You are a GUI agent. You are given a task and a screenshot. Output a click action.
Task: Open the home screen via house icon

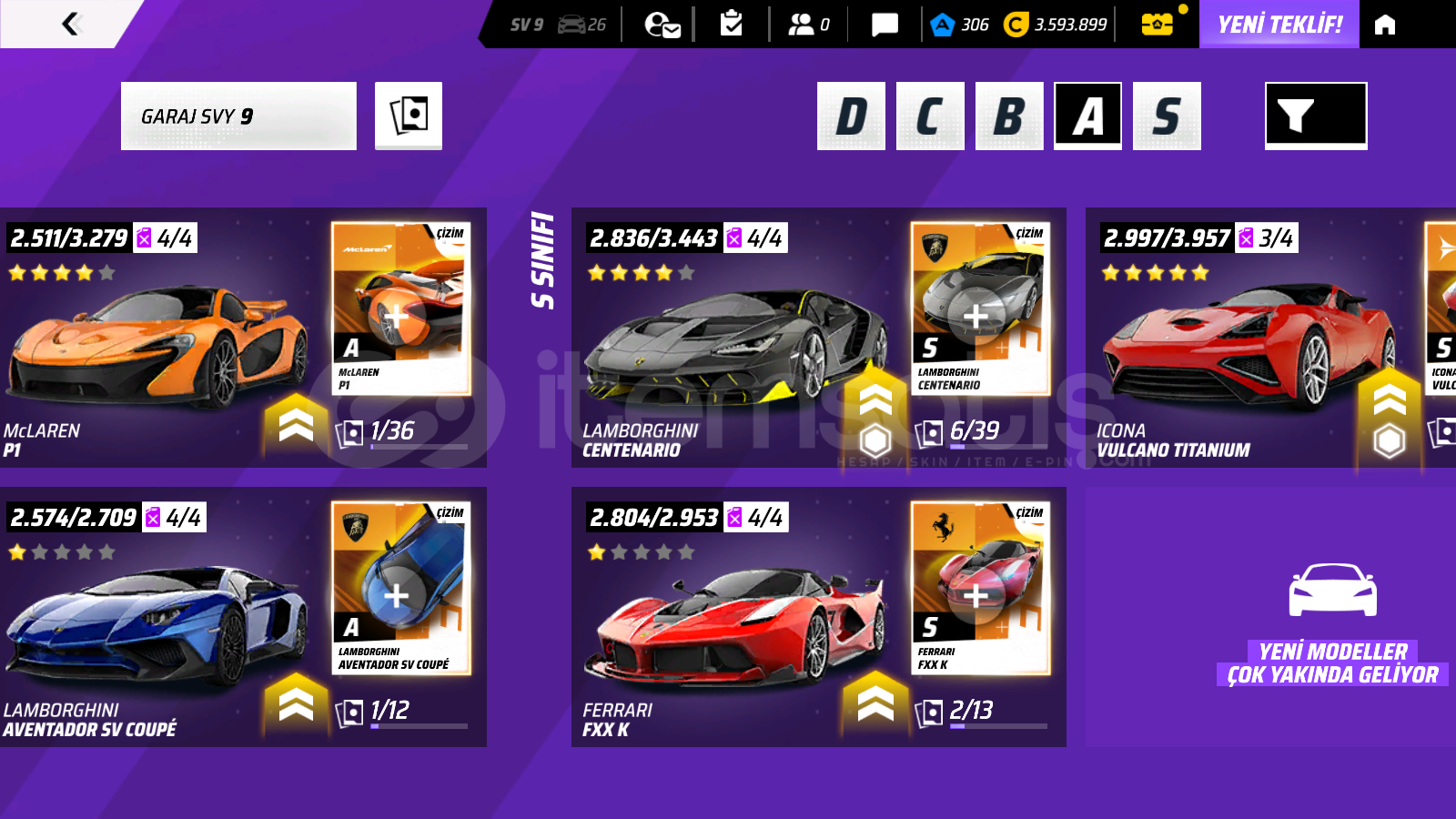1384,25
